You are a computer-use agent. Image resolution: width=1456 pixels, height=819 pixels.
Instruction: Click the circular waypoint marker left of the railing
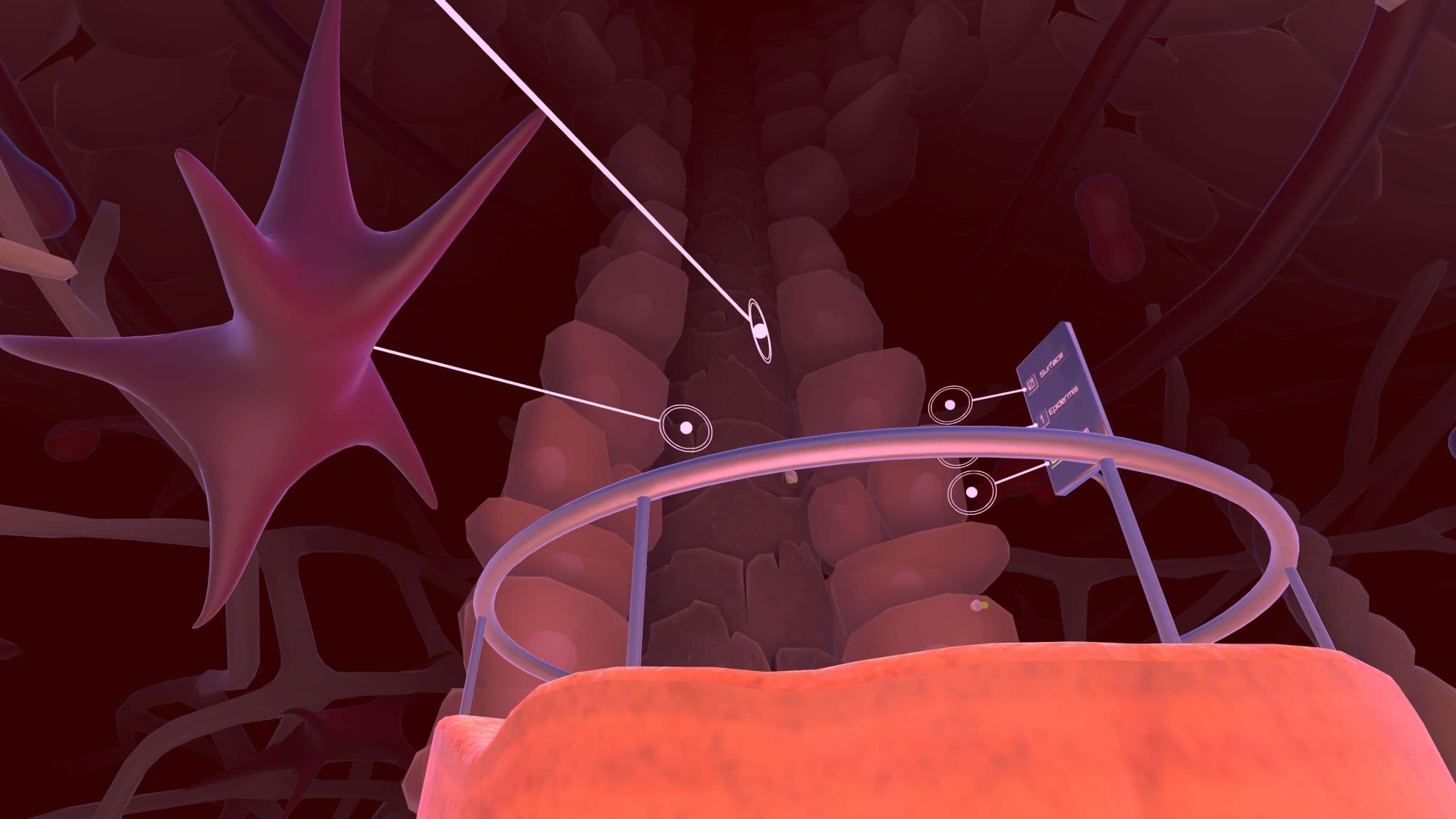687,428
